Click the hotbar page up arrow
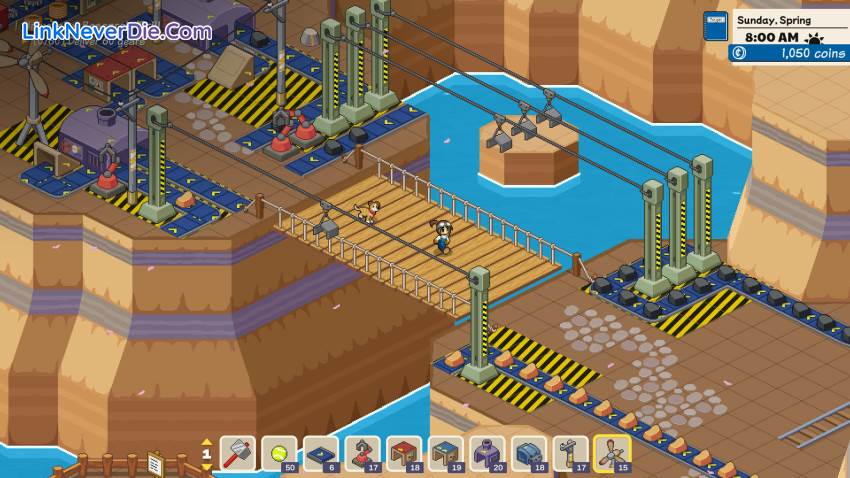This screenshot has height=478, width=850. 207,441
